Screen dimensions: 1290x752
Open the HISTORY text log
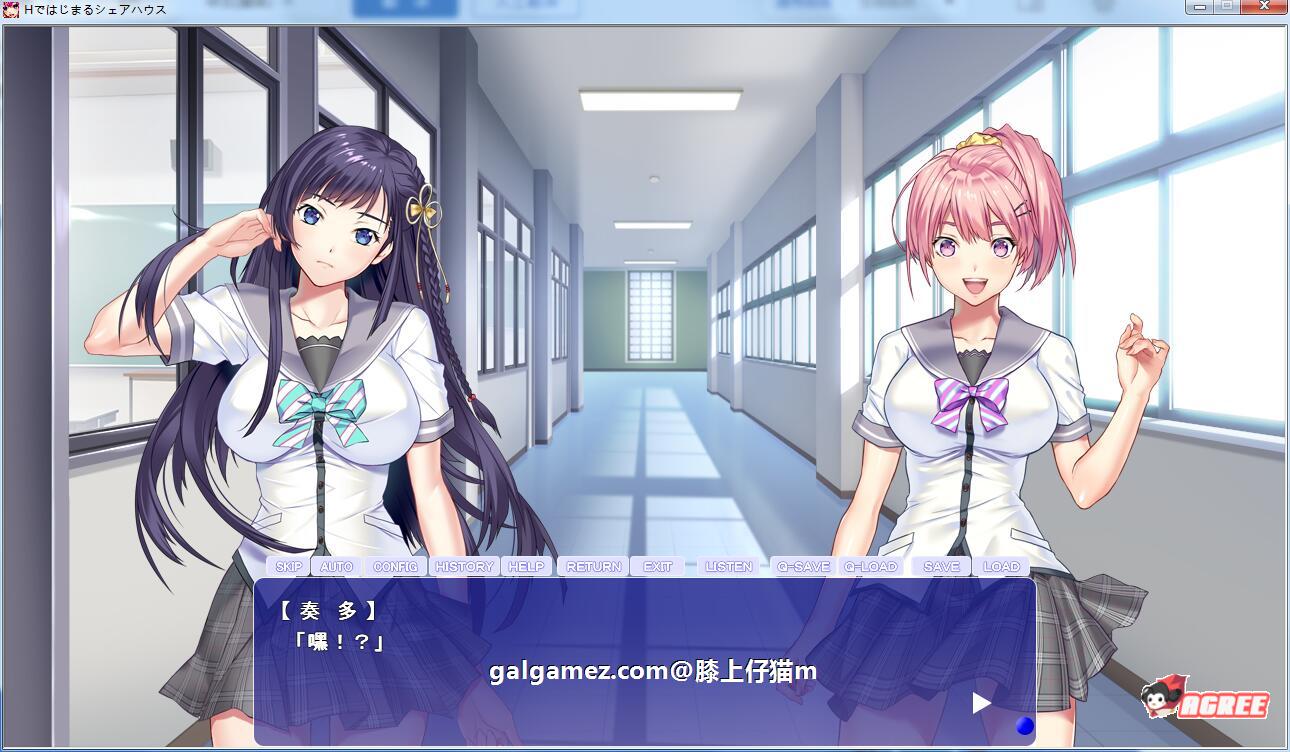(x=463, y=565)
